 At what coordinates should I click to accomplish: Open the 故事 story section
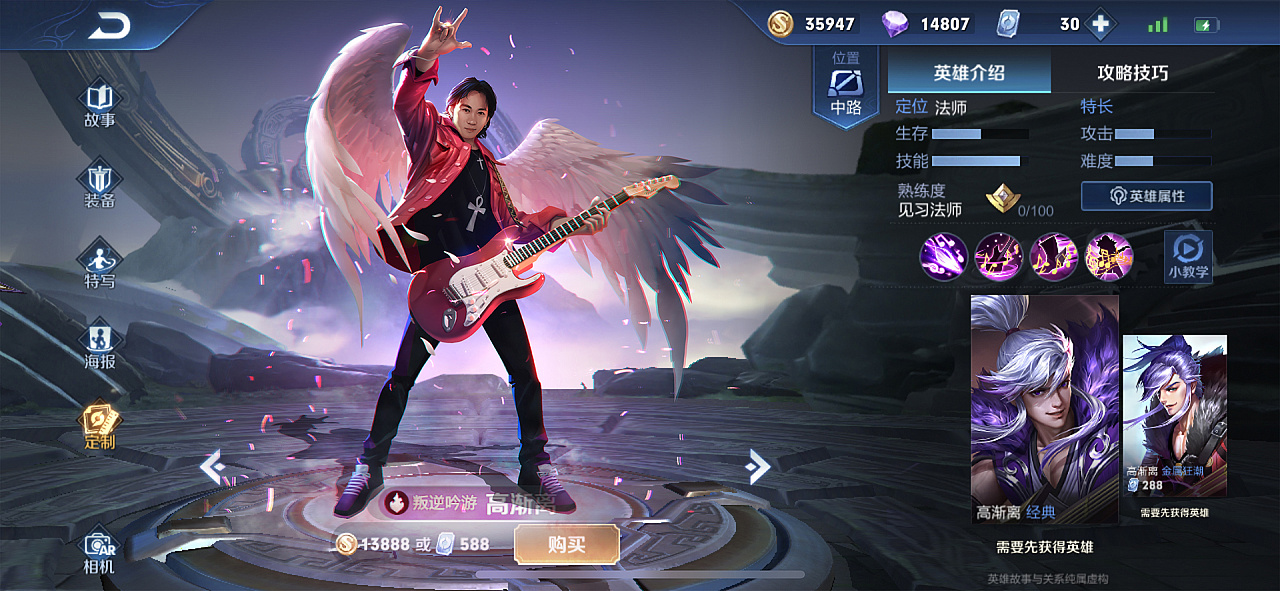(100, 105)
